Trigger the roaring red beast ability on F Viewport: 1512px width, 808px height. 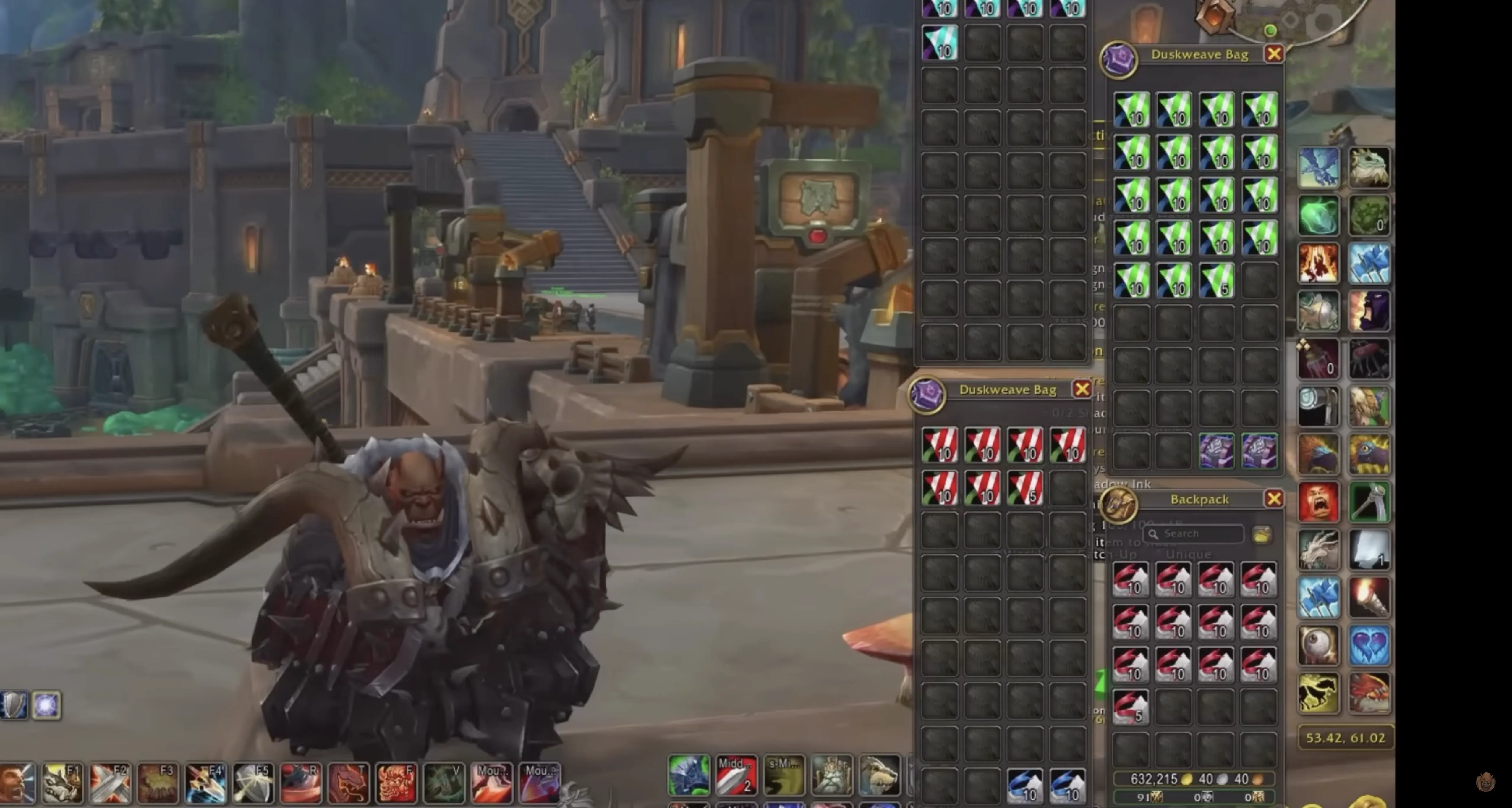396,783
